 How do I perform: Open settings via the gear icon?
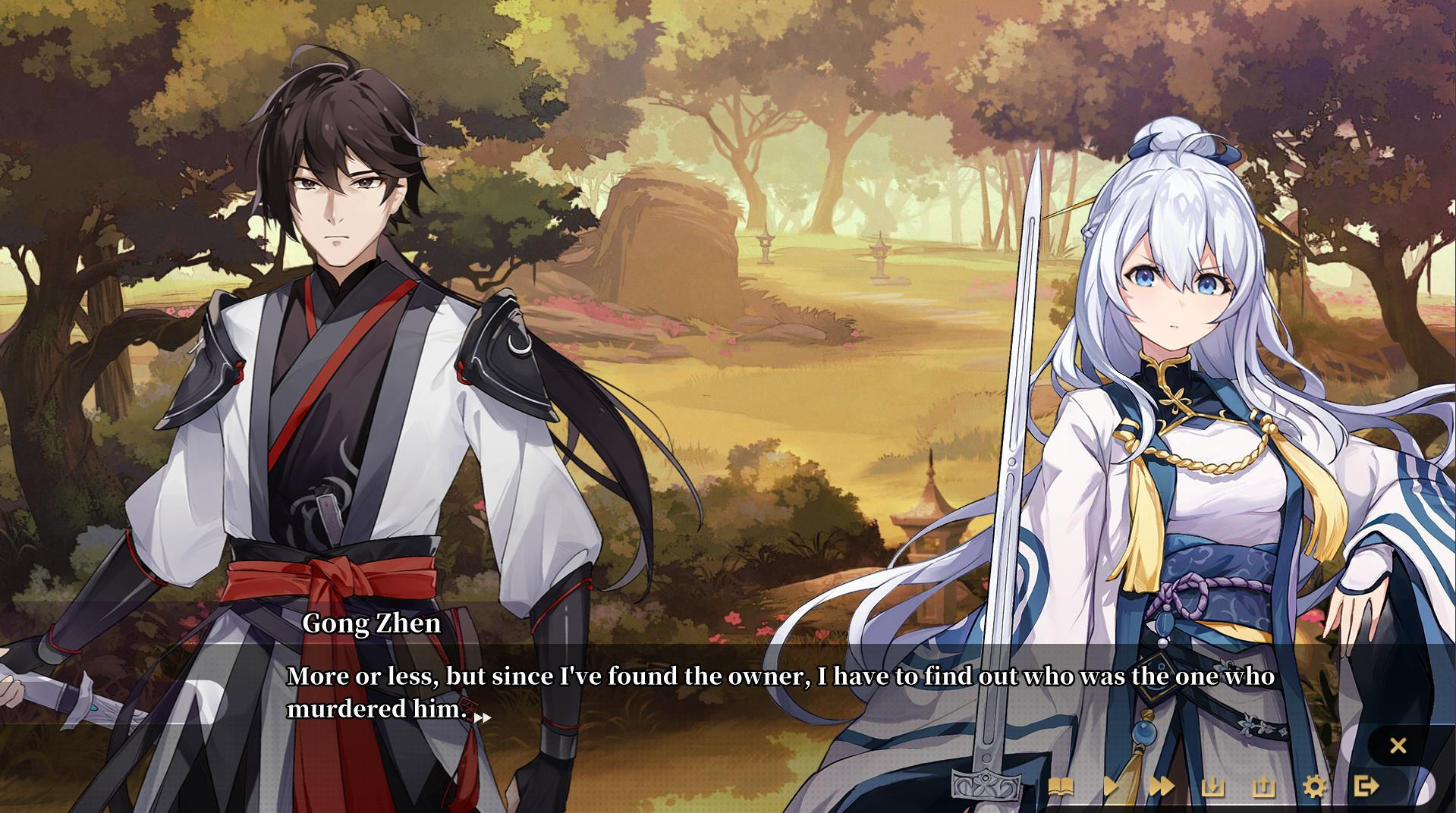(x=1316, y=786)
